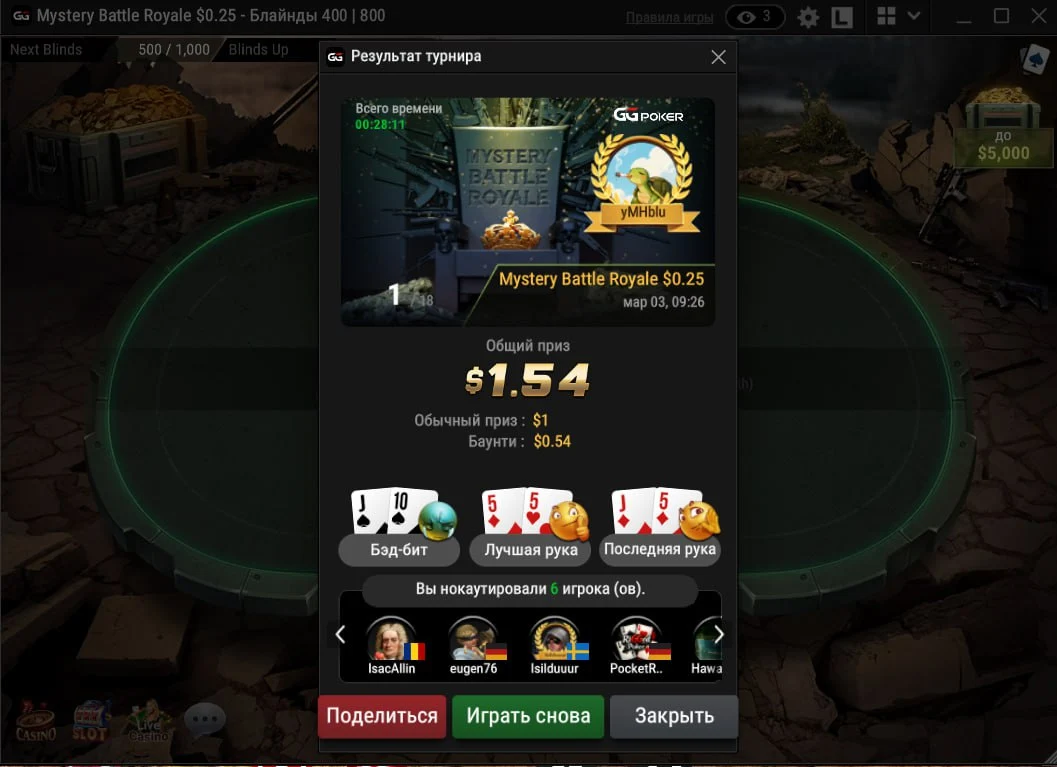
Task: Go back in knockout list with left arrow
Action: [340, 634]
